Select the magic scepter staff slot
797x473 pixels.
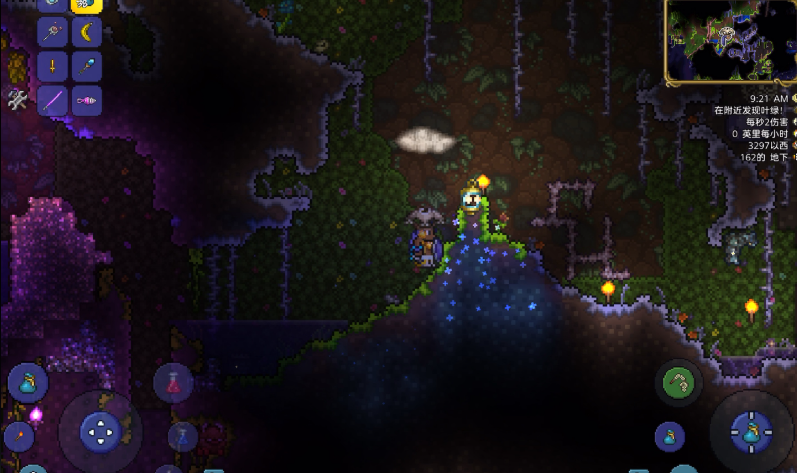coord(52,33)
